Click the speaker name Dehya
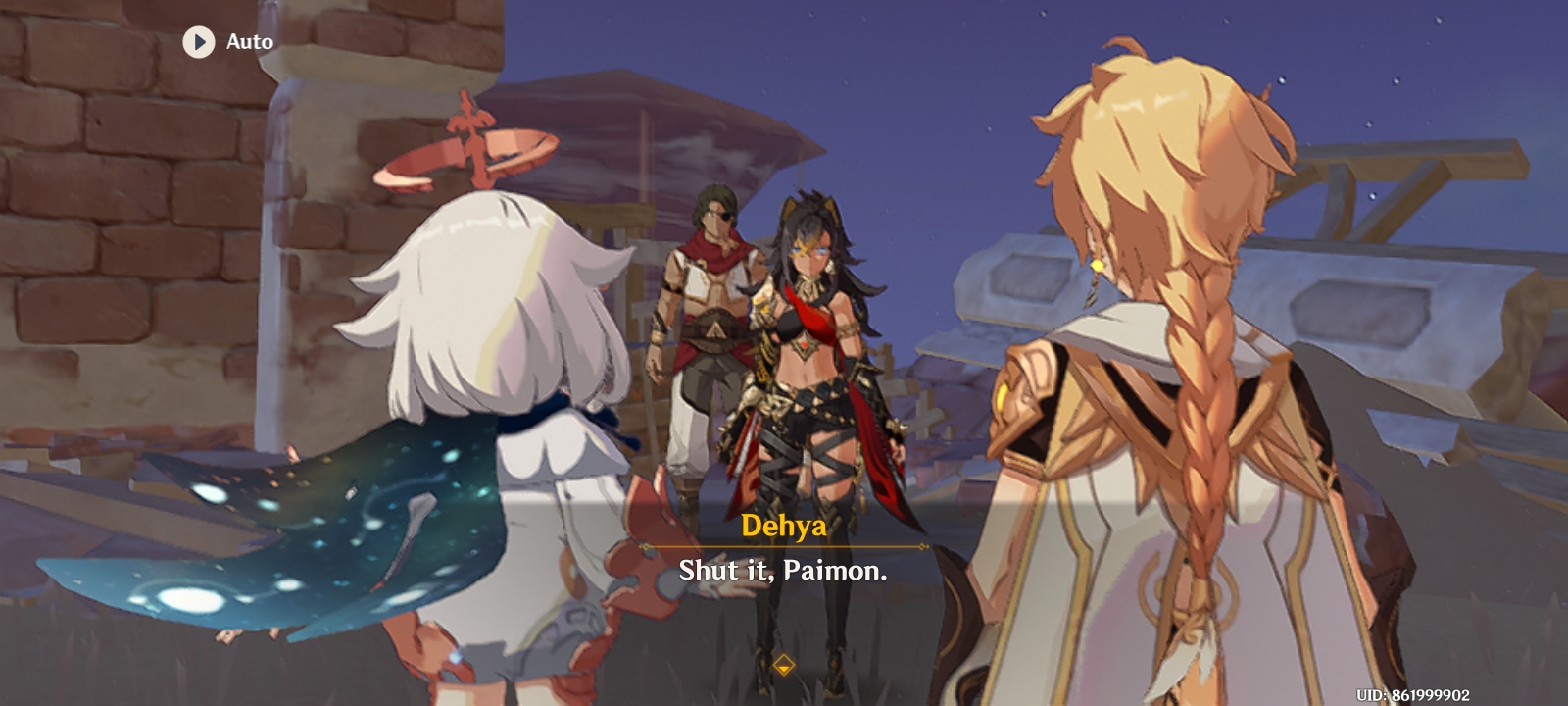This screenshot has height=706, width=1568. pyautogui.click(x=784, y=526)
